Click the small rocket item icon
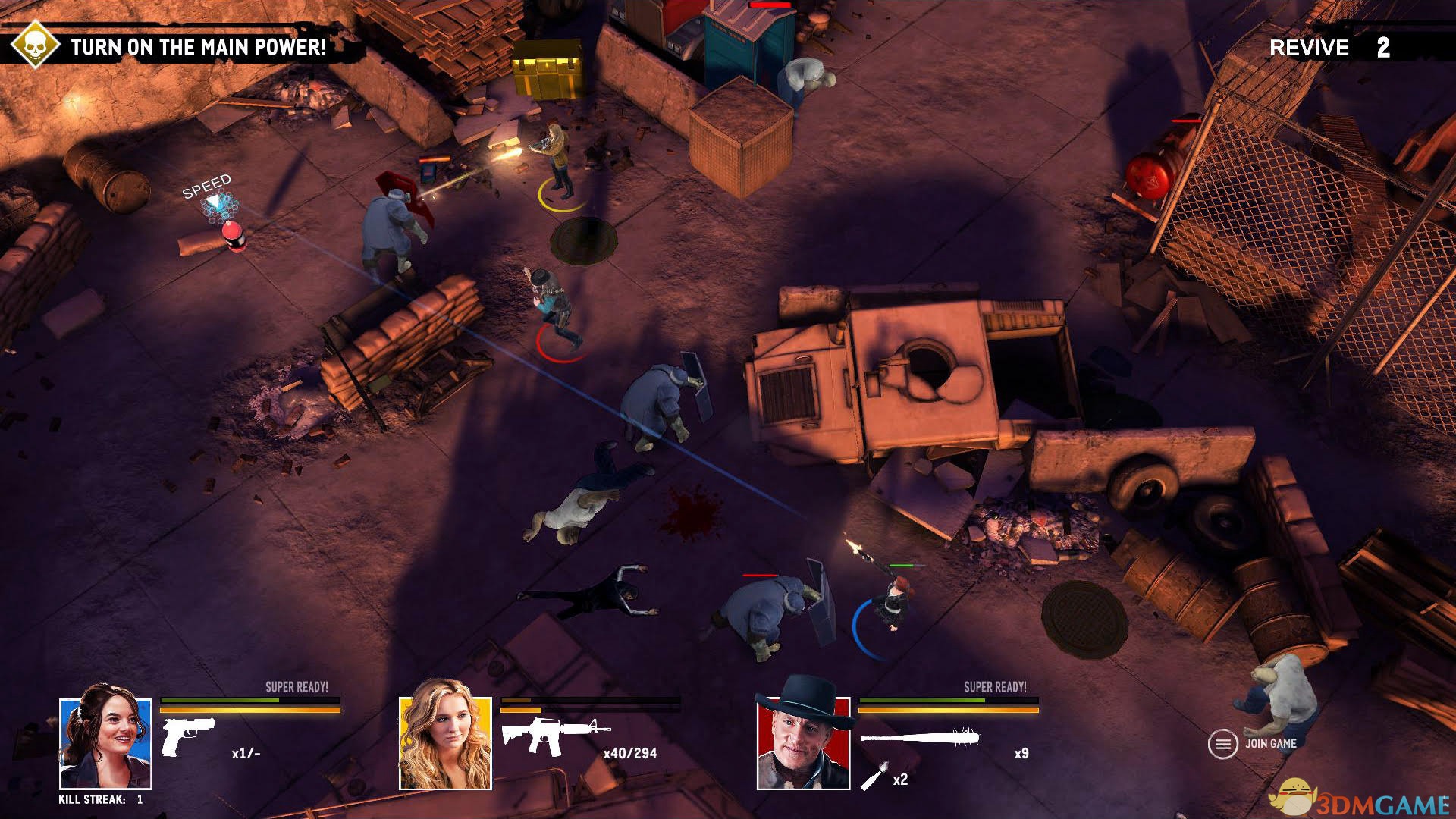Viewport: 1456px width, 819px height. [x=874, y=778]
